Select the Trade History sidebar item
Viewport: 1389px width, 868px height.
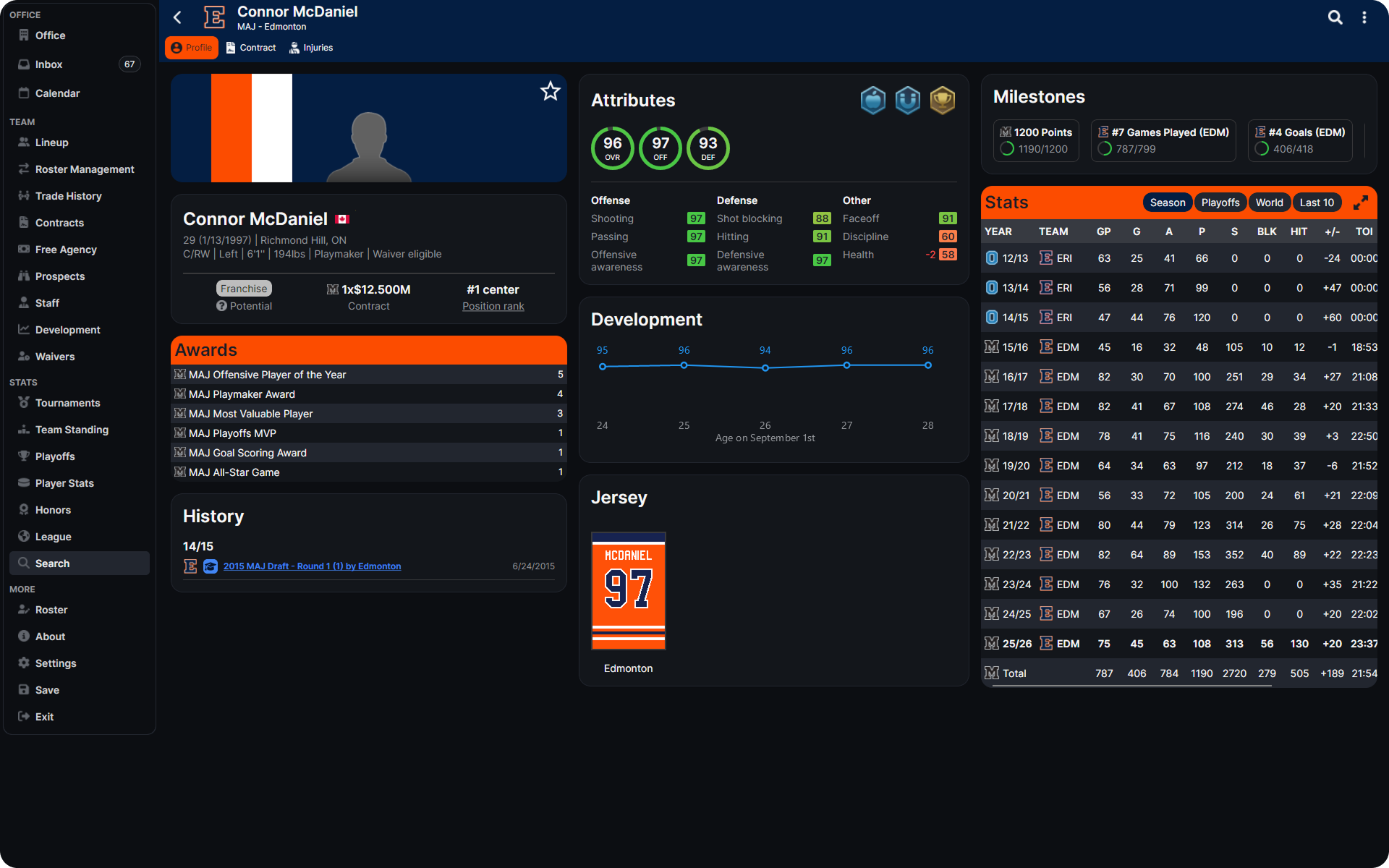click(x=68, y=195)
